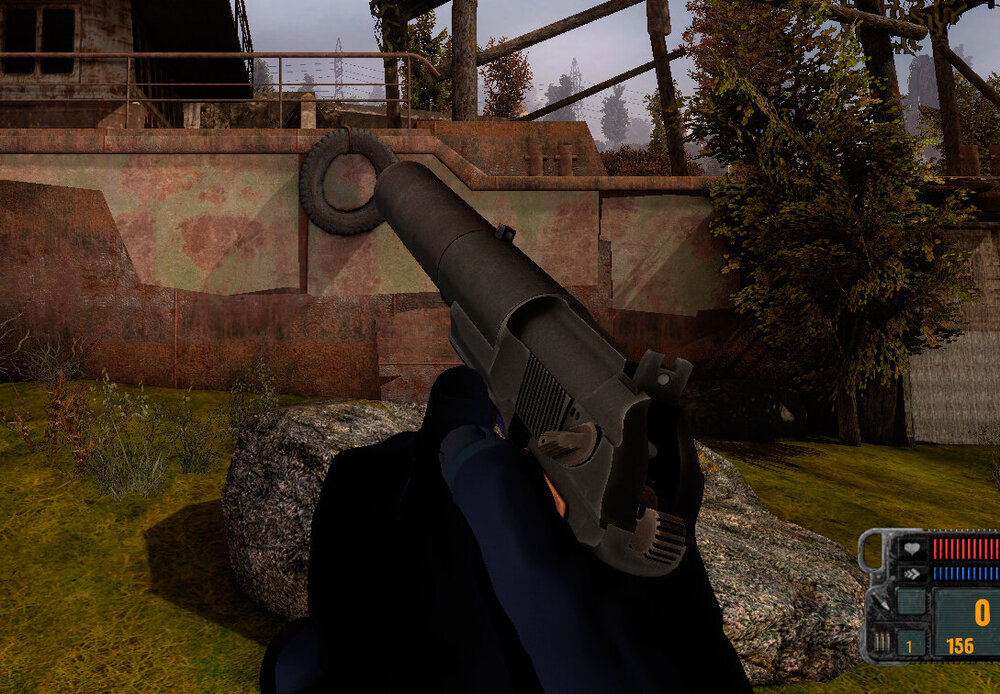Select the single bullet ammo-type icon
This screenshot has width=1000, height=694.
(880, 604)
